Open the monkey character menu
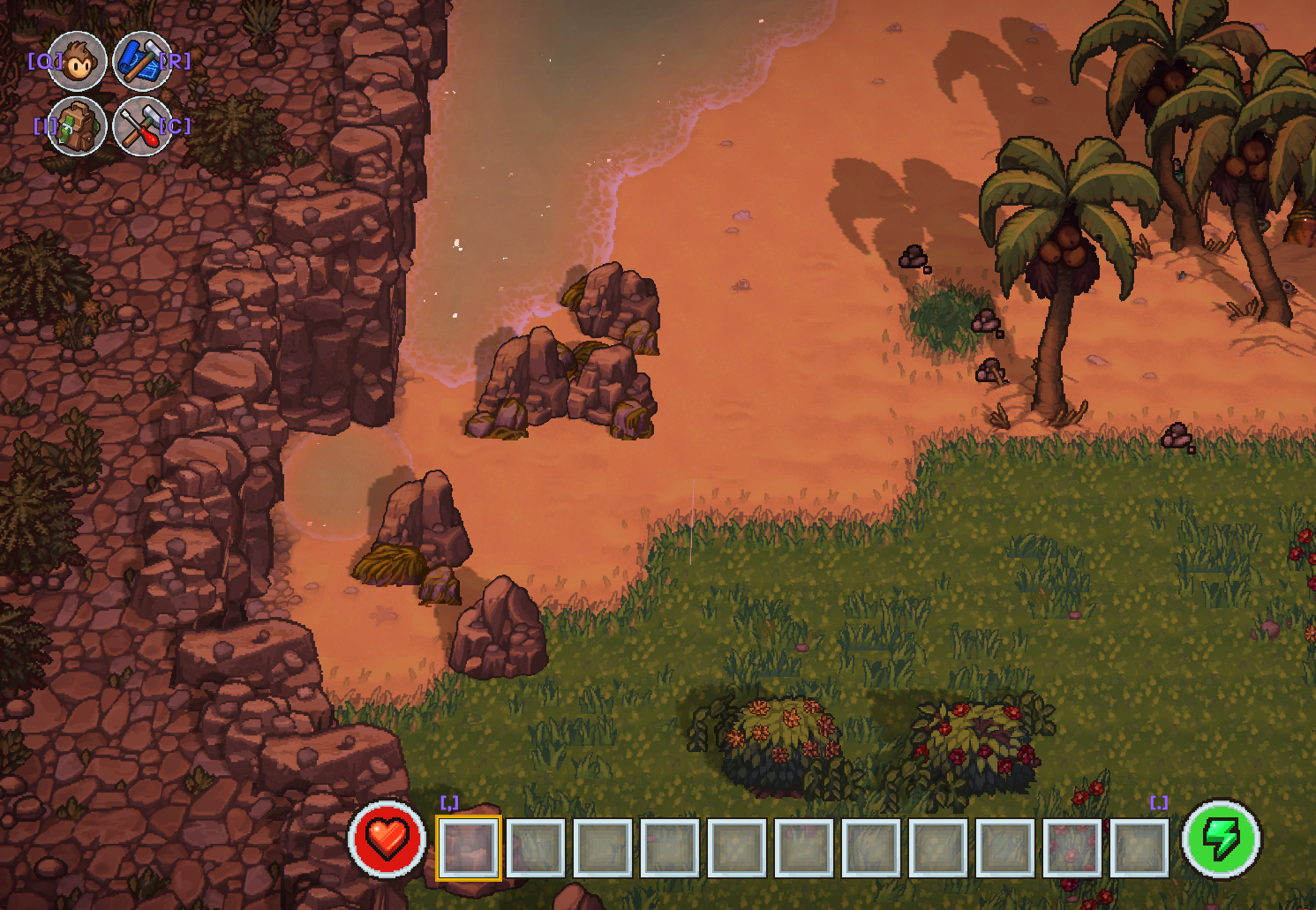This screenshot has width=1316, height=910. [78, 62]
